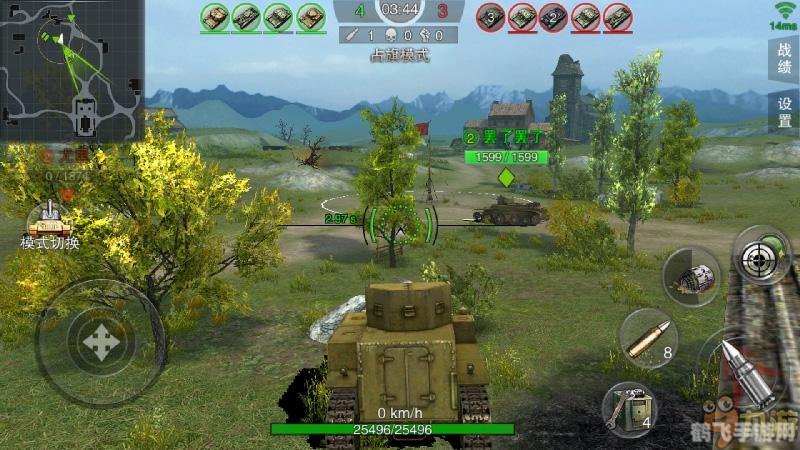Image resolution: width=800 pixels, height=450 pixels.
Task: Activate the round shell-drum ability icon
Action: (691, 274)
